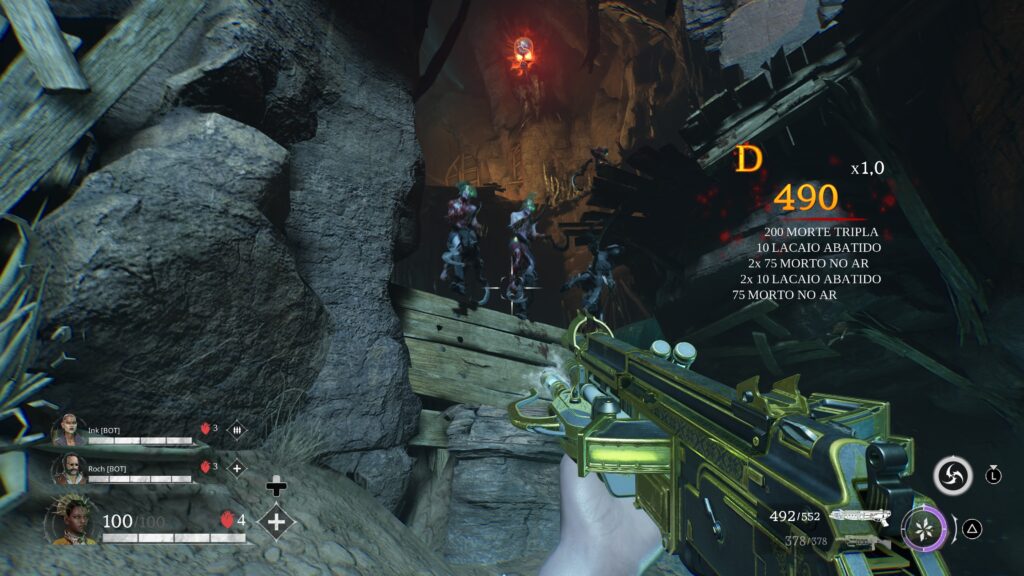The height and width of the screenshot is (576, 1024).
Task: Click your own character portrait
Action: [74, 522]
